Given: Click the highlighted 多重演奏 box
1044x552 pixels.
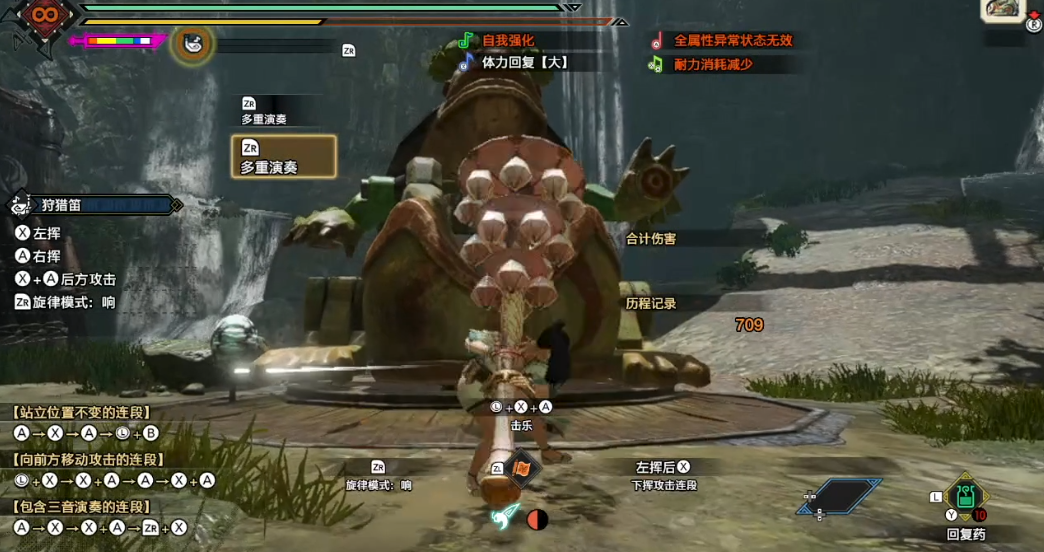Looking at the screenshot, I should (283, 157).
